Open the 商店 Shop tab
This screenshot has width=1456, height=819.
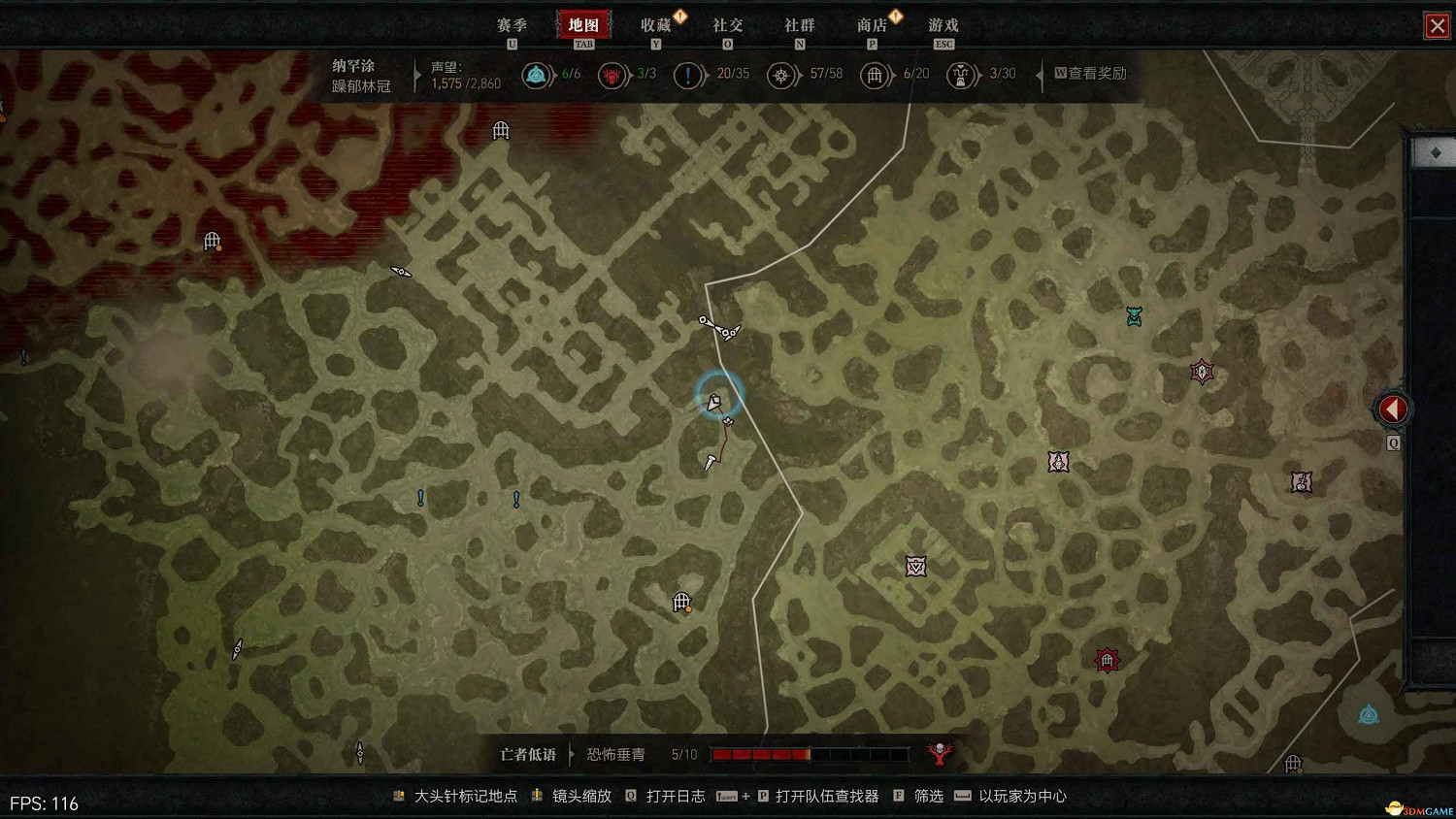pyautogui.click(x=872, y=25)
